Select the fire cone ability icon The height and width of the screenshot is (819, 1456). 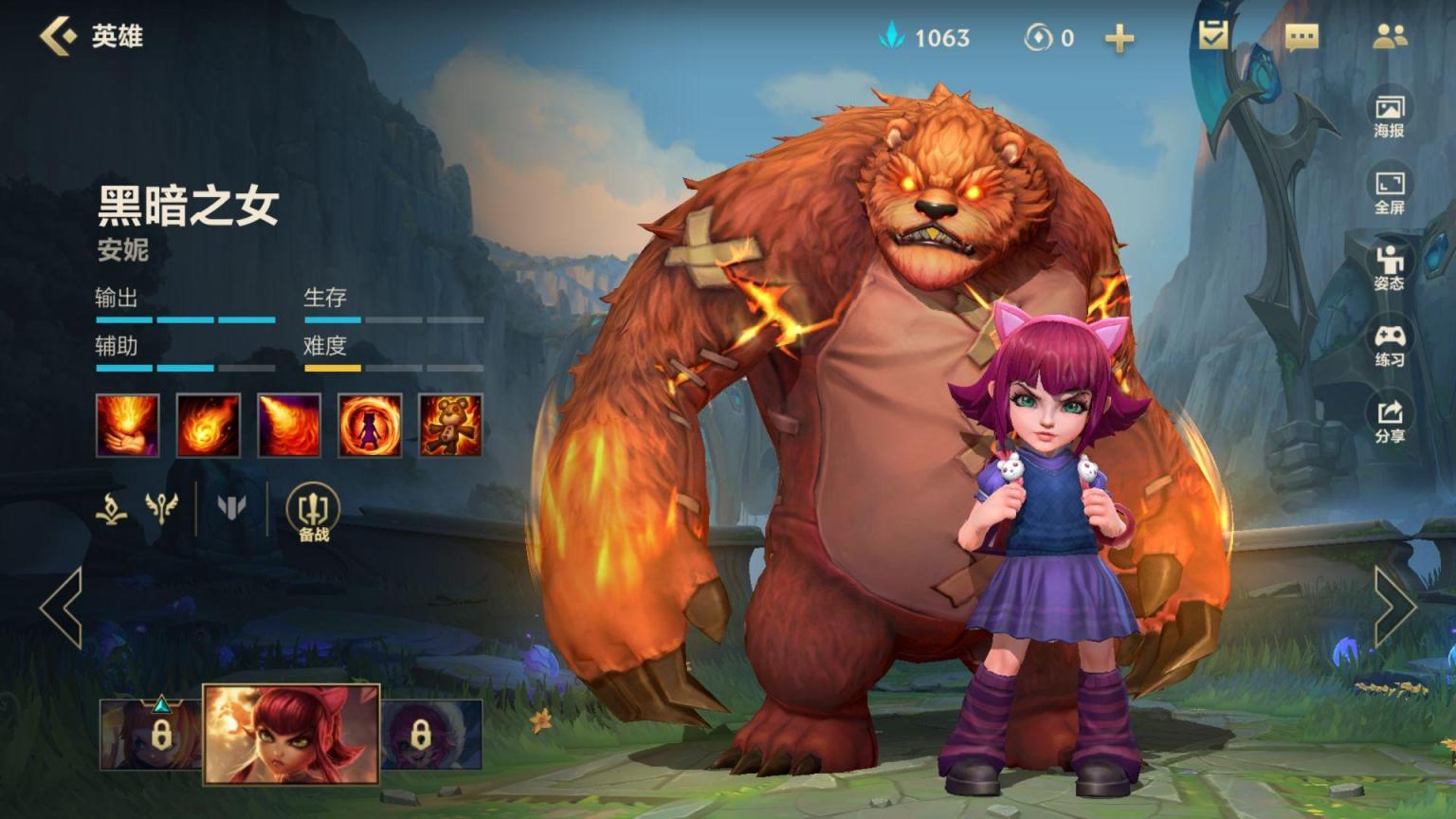(x=289, y=426)
